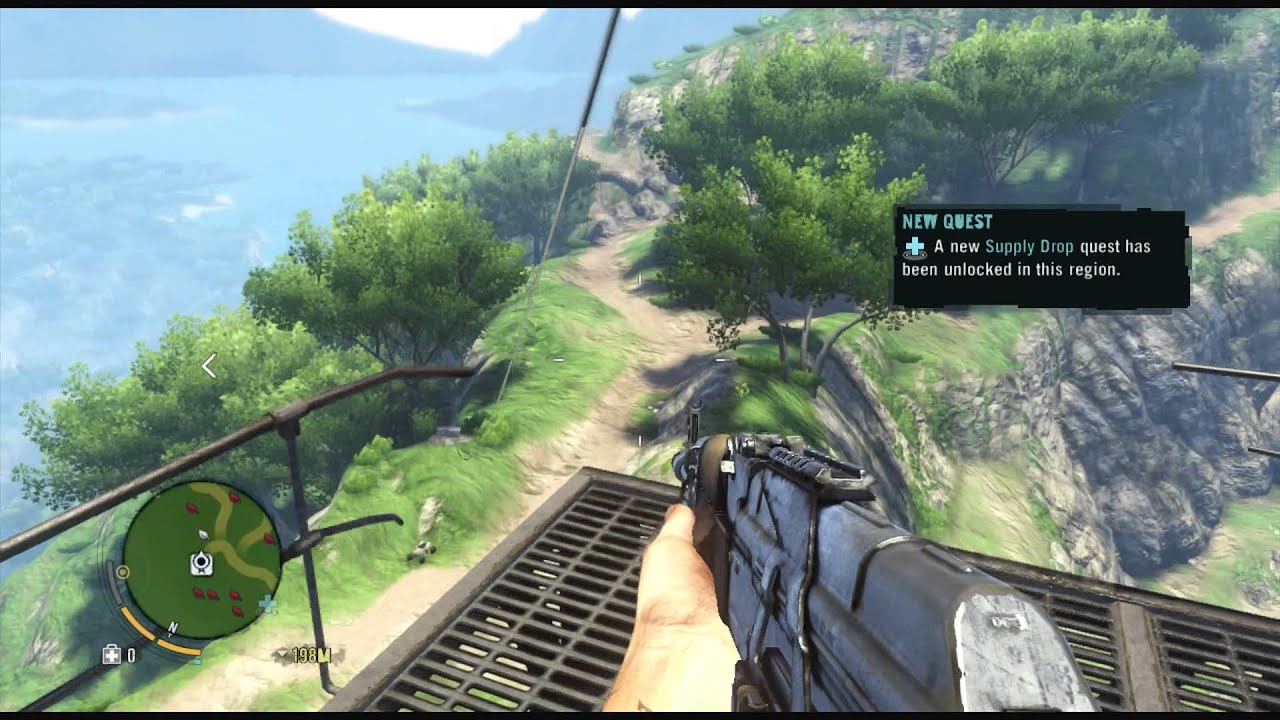Click the Supply Drop icon in the notification

[914, 247]
